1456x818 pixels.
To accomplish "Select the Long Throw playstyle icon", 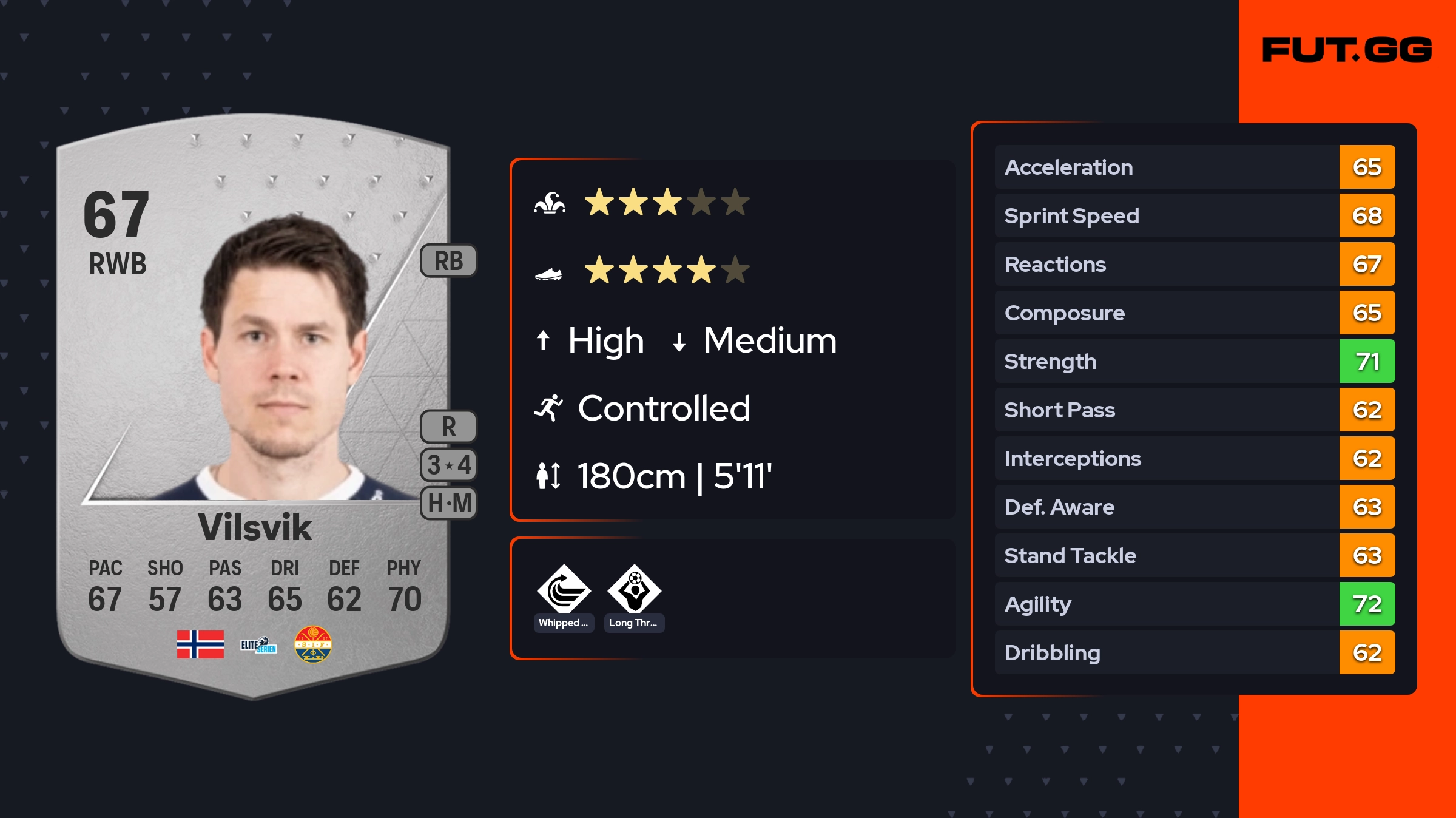I will (634, 590).
